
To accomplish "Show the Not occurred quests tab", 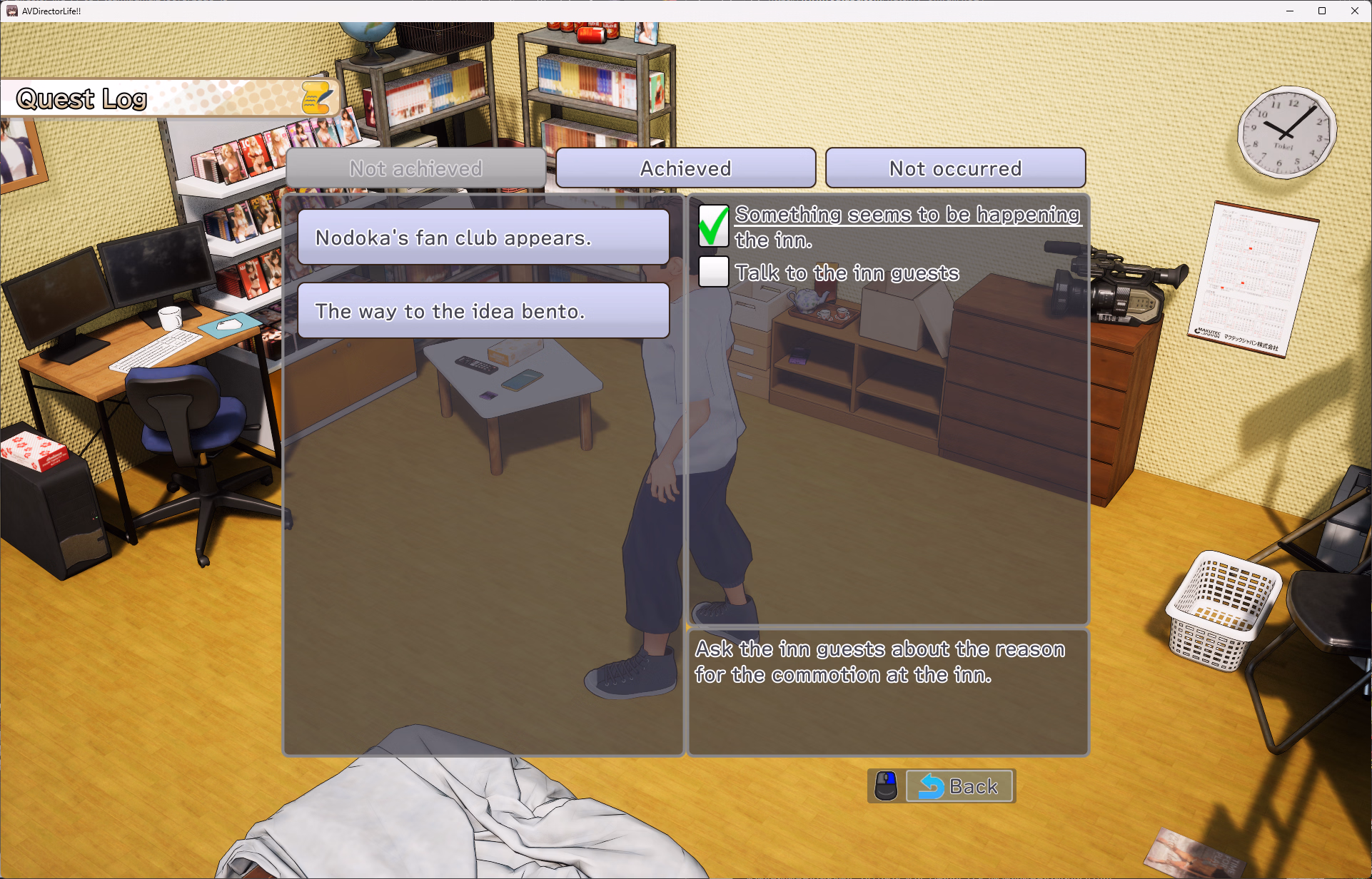I will click(x=955, y=168).
